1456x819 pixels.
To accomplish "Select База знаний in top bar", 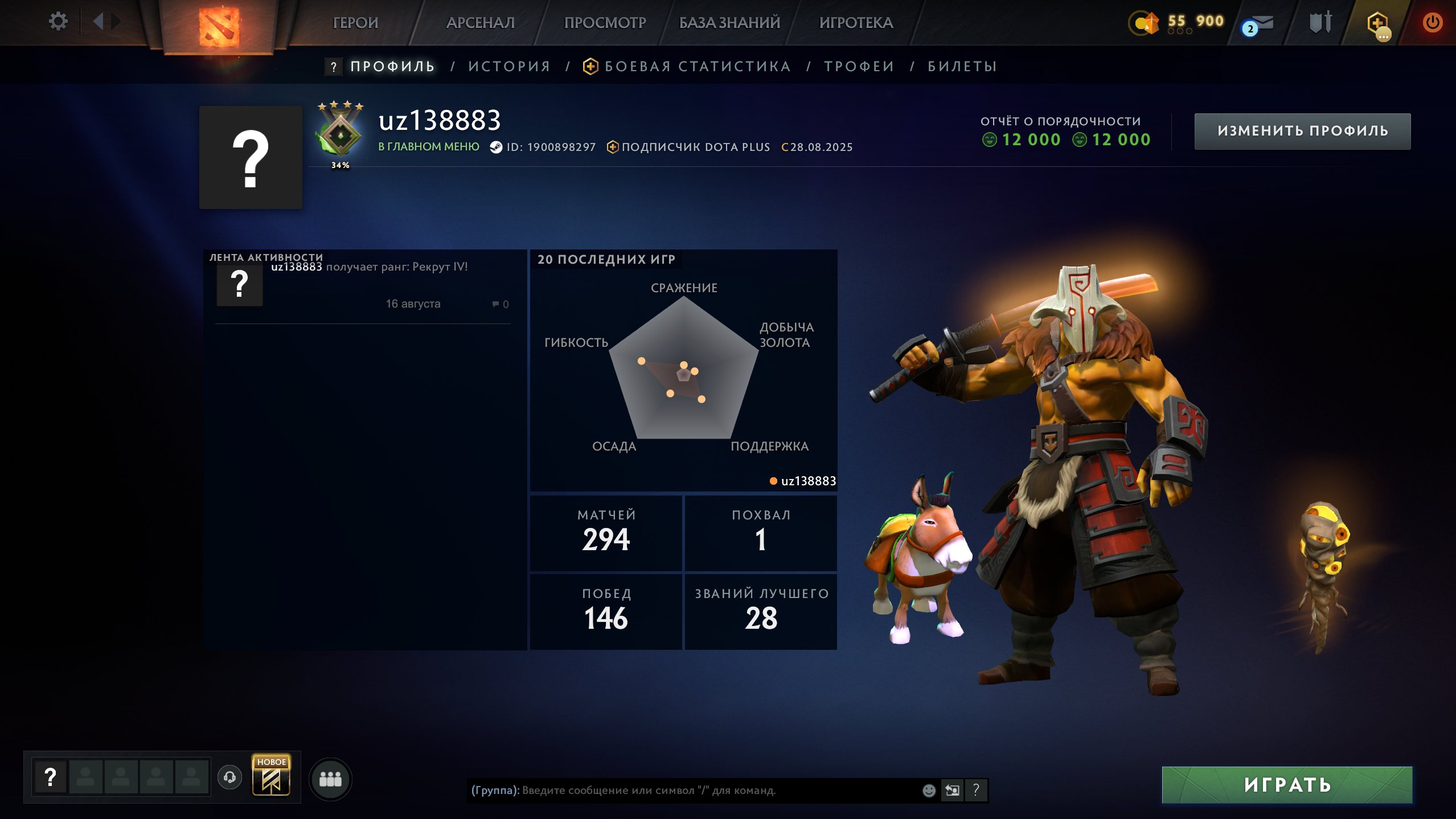I will click(x=729, y=23).
